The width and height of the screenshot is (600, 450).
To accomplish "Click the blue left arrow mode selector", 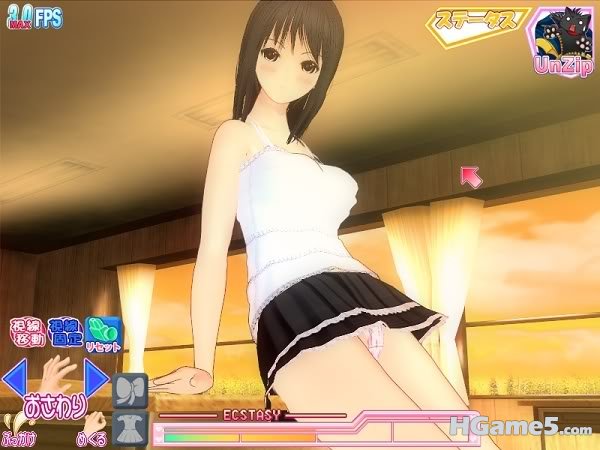I will click(17, 379).
